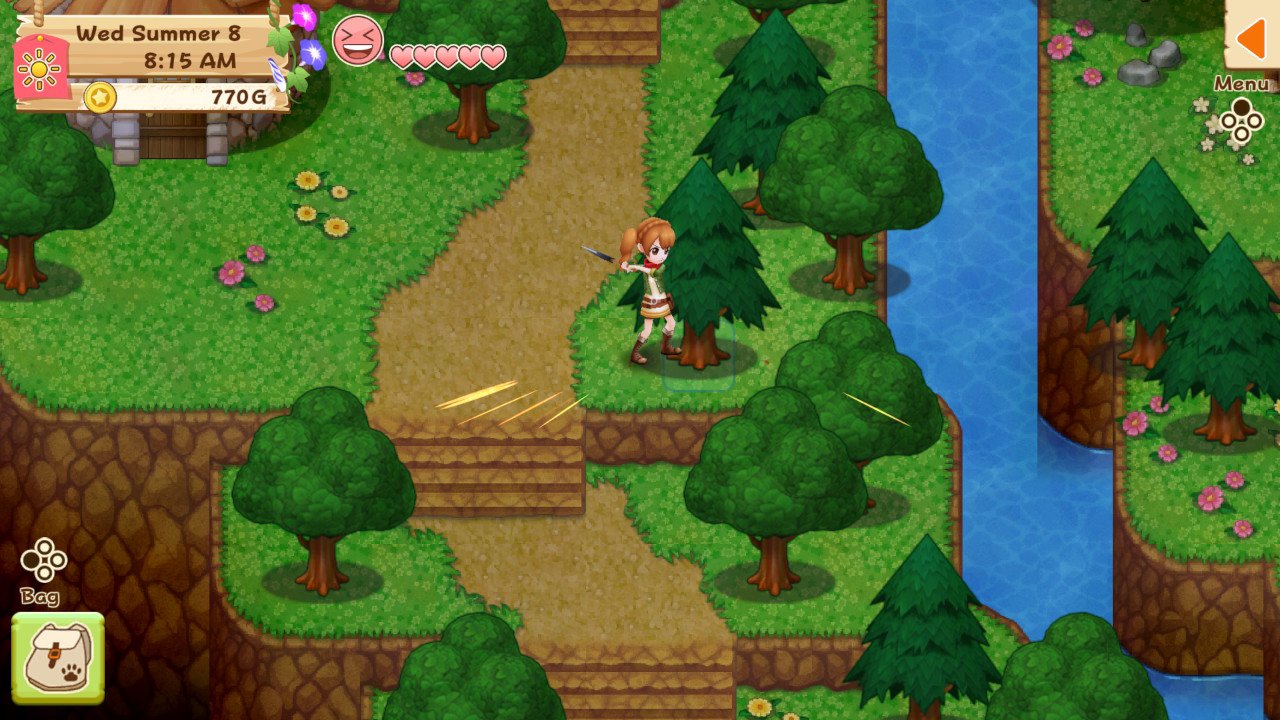Click the Menu label text
Screen dimensions: 1280x720
1240,84
